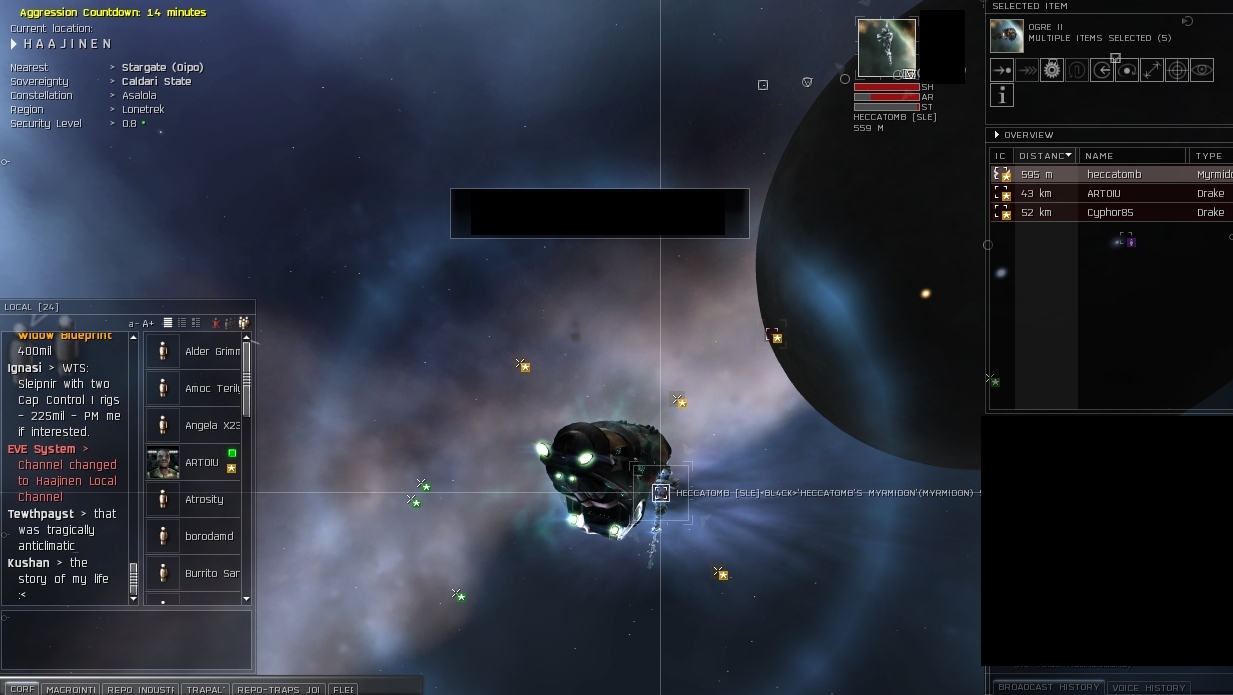
Task: Select the ARTOIU Drake row in the overview
Action: [x=1110, y=194]
